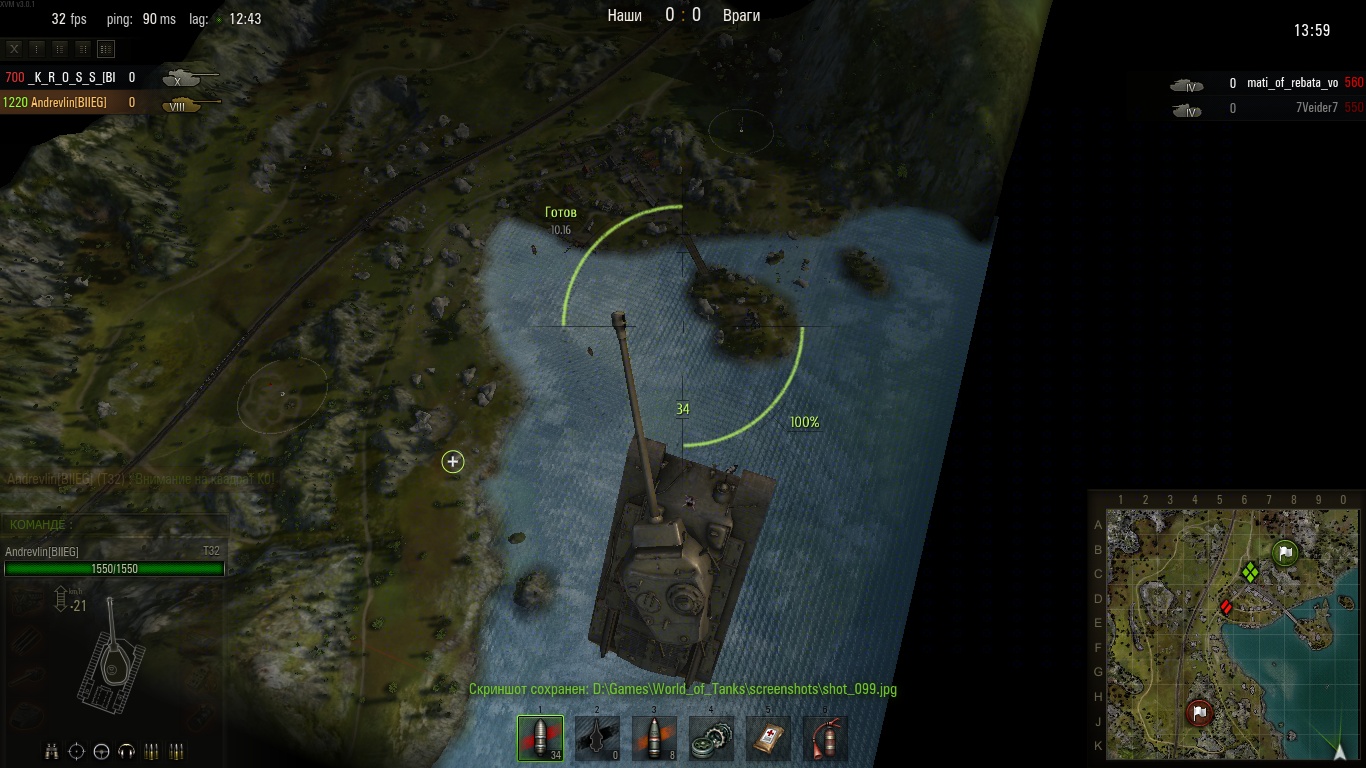Select the empty premium shell slot
Screen dimensions: 1366x768
[x=597, y=738]
